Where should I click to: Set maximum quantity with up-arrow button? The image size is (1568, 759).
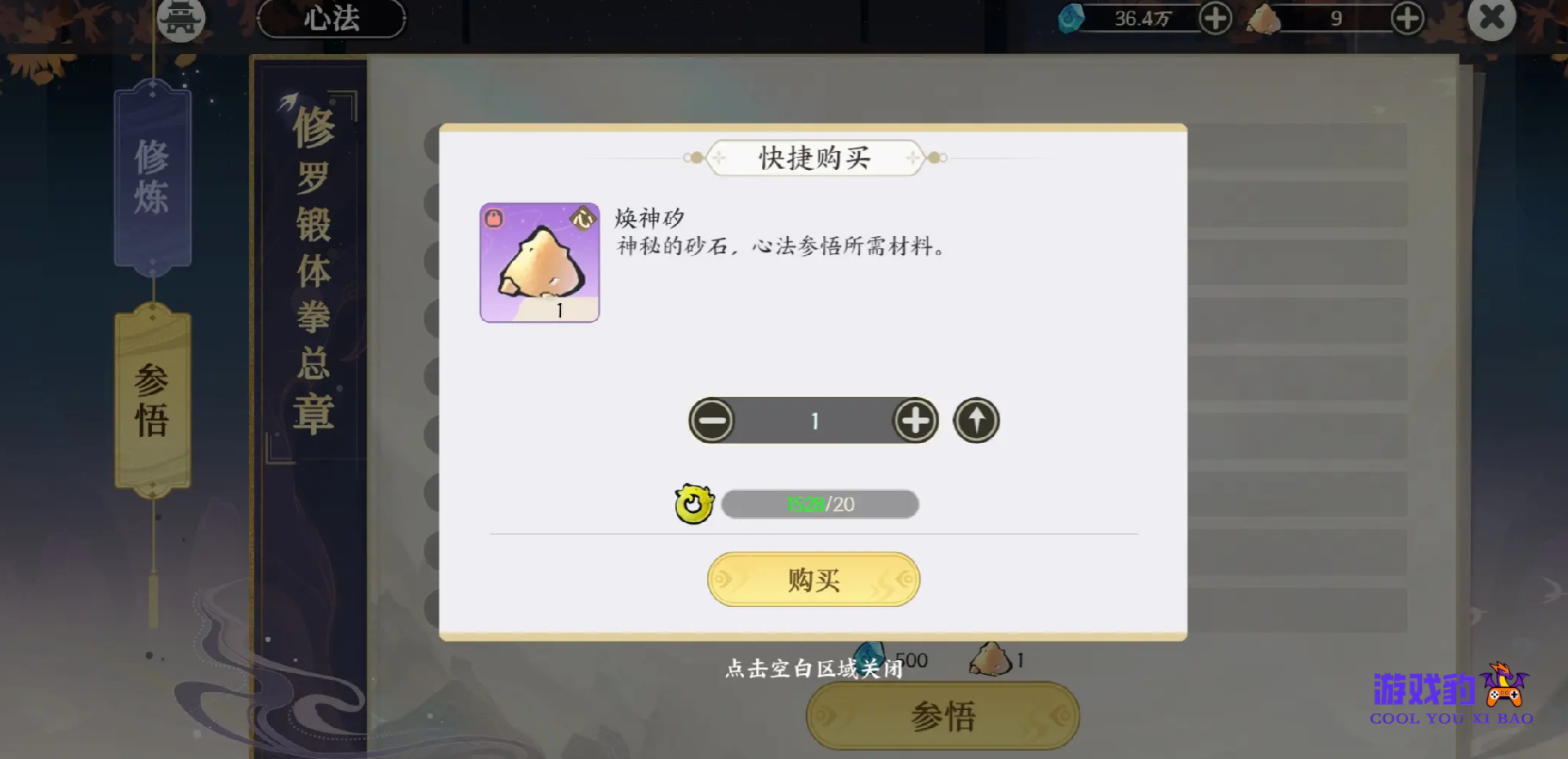pyautogui.click(x=976, y=421)
